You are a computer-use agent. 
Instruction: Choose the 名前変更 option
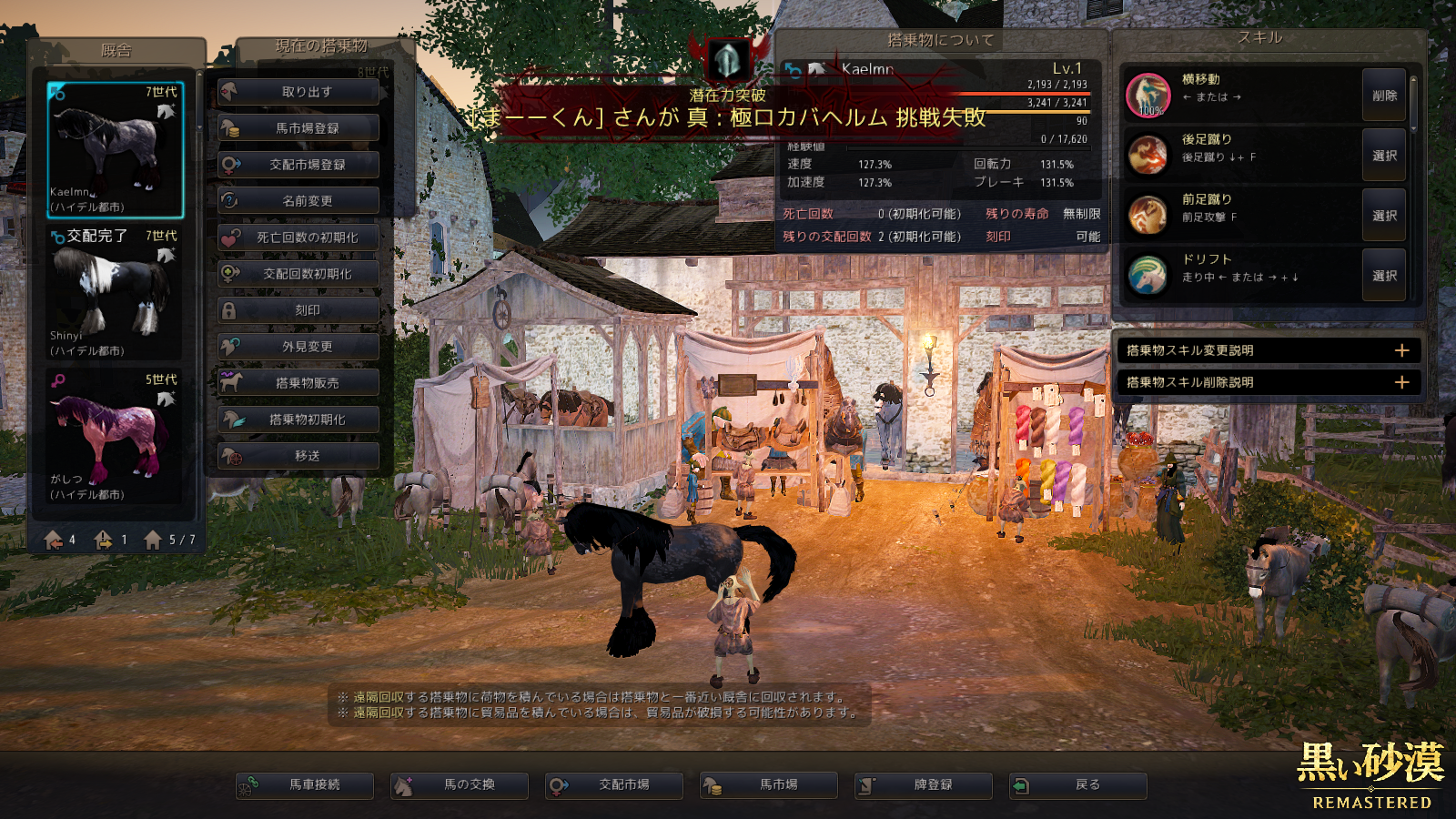[298, 201]
